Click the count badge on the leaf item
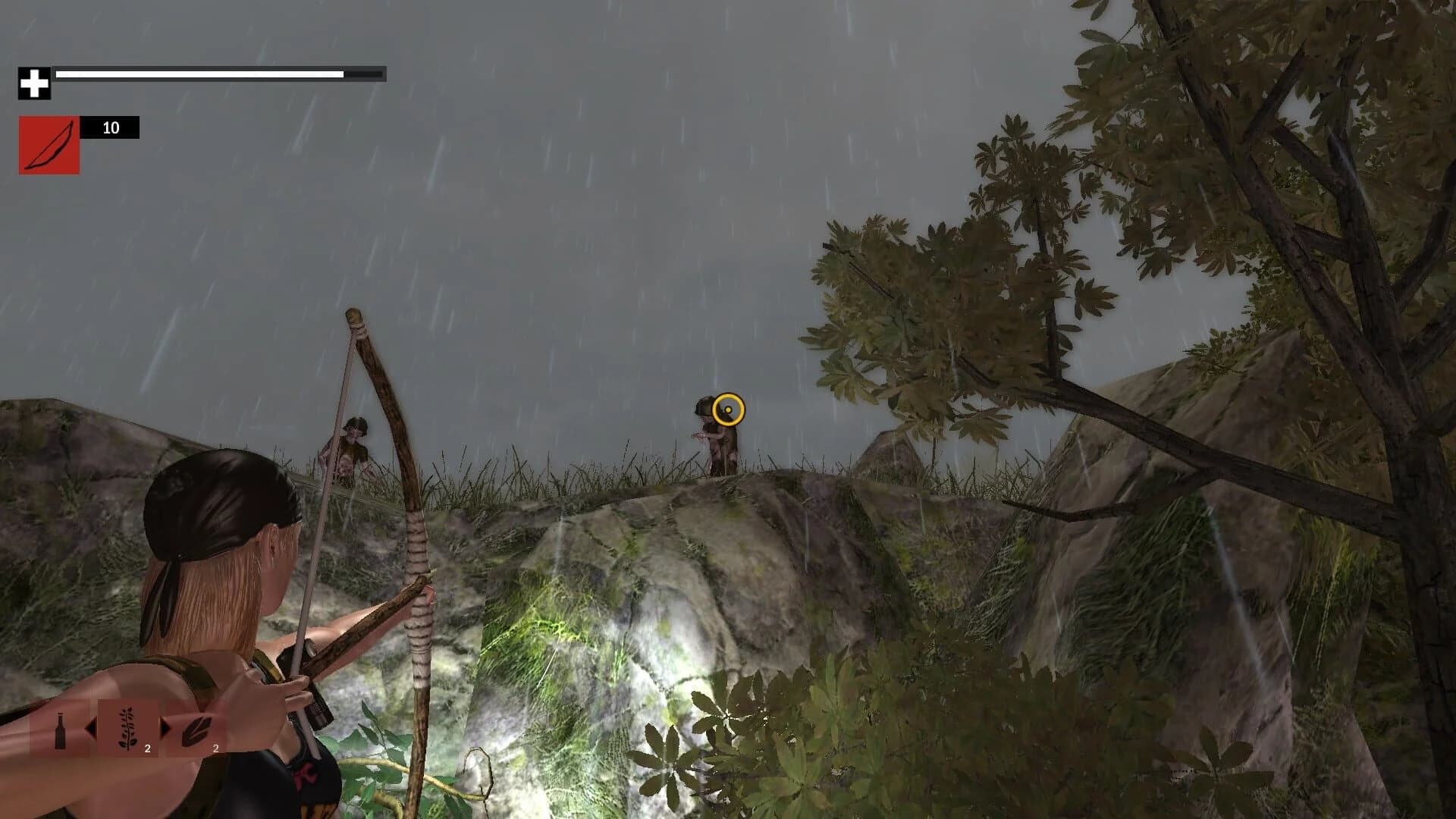 click(x=216, y=748)
